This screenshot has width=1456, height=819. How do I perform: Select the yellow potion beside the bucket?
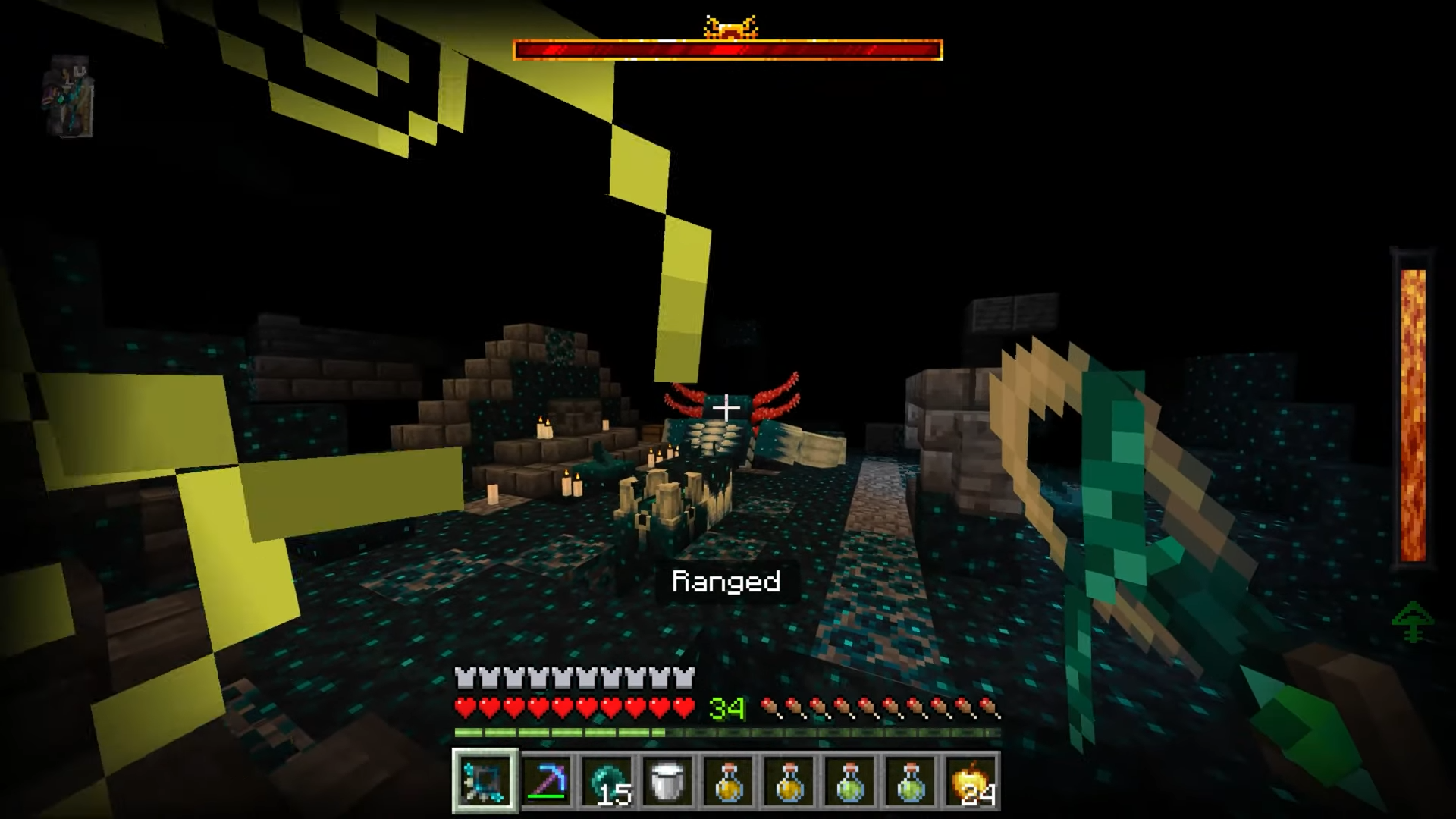(729, 780)
